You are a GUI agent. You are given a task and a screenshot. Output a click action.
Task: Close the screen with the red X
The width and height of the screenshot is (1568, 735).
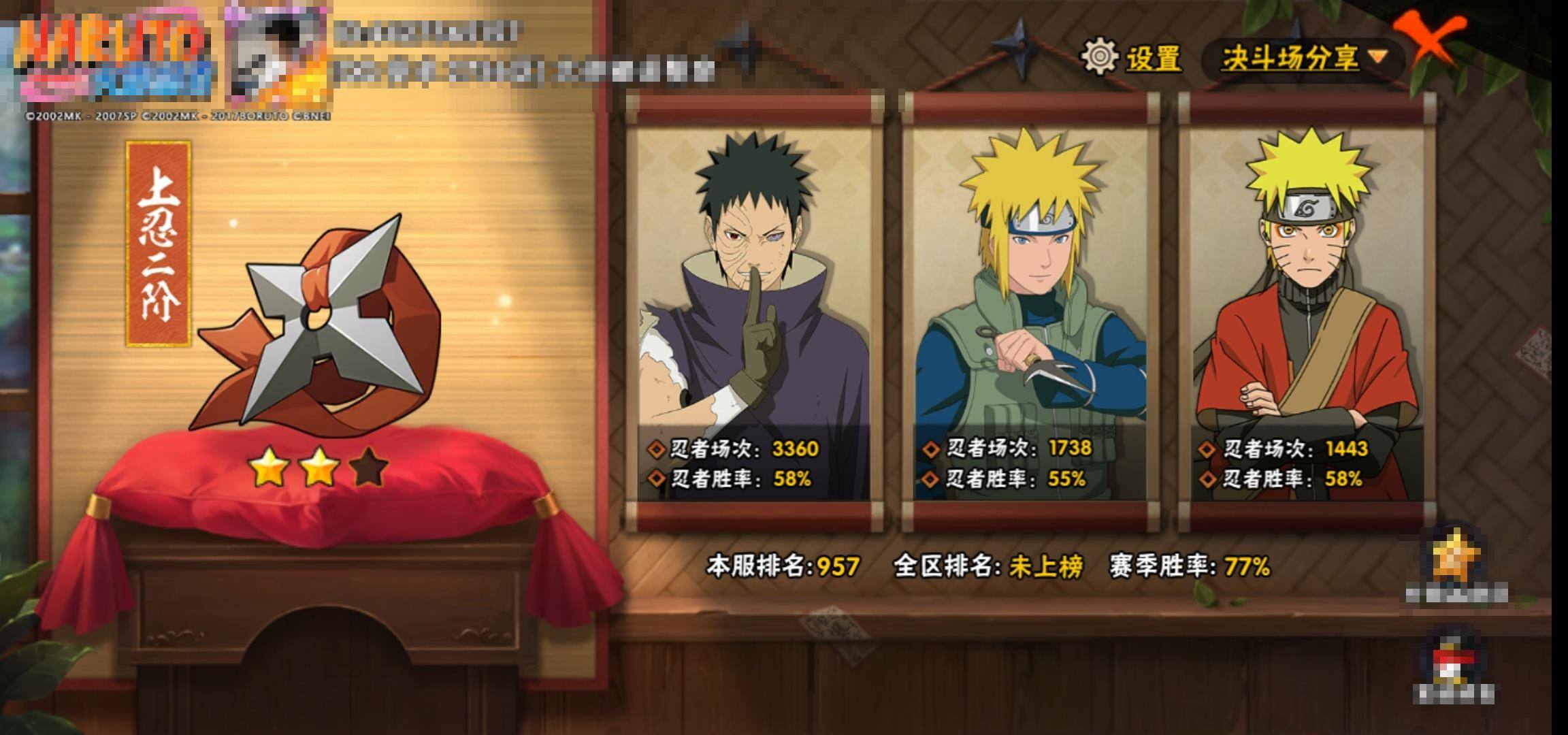[1429, 39]
